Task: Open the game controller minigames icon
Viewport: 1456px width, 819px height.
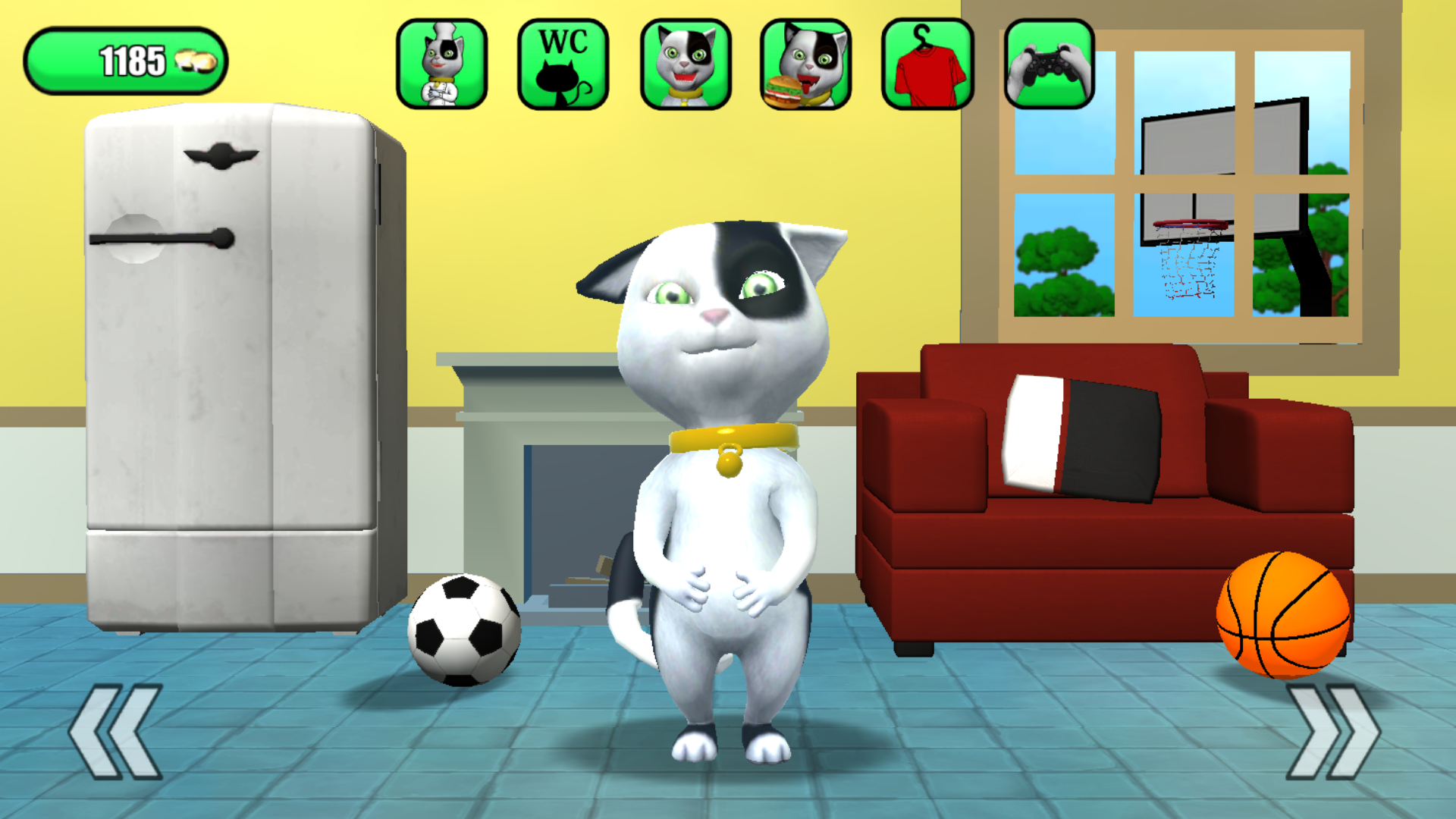Action: (x=1049, y=63)
